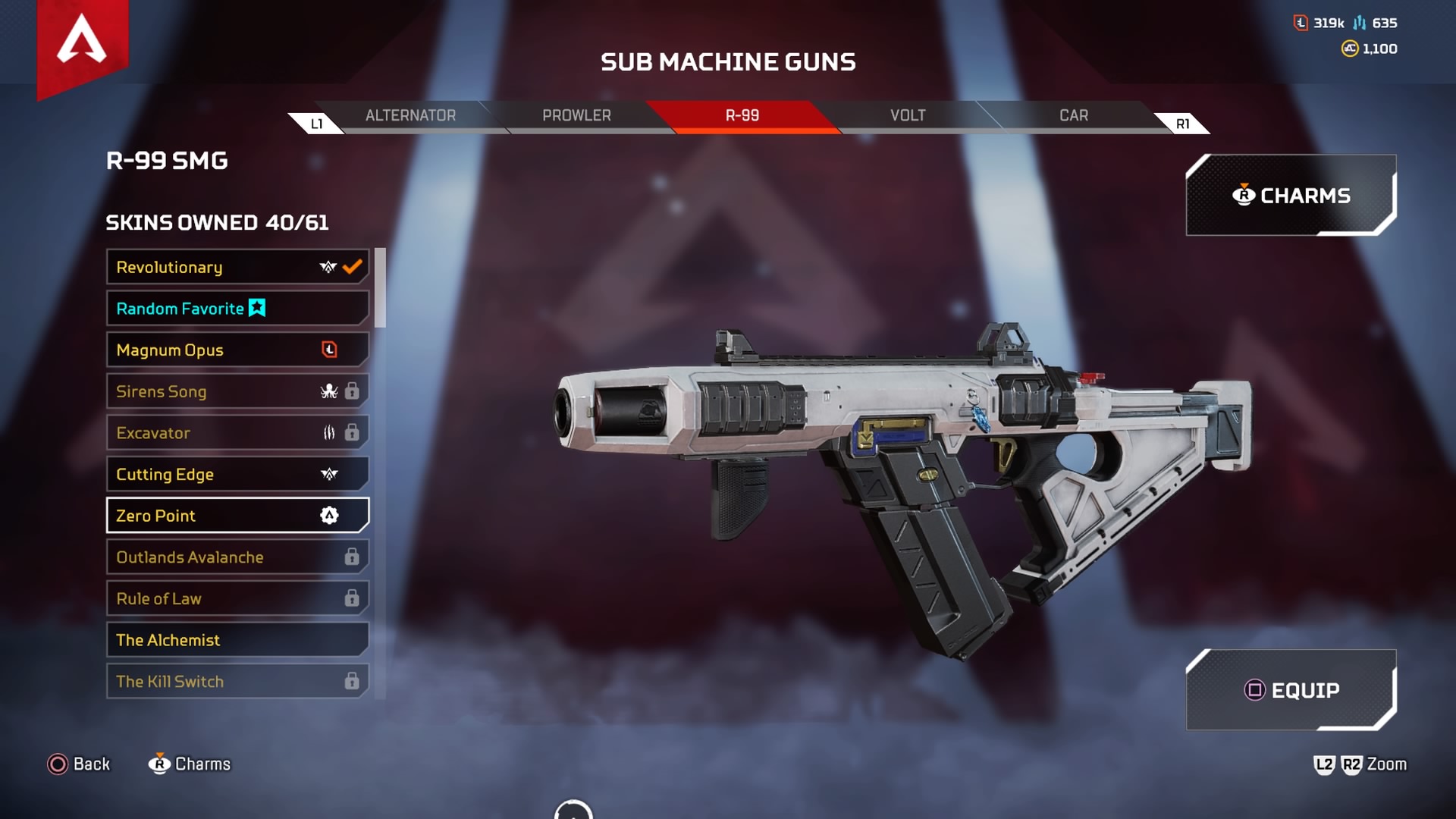The width and height of the screenshot is (1456, 819).
Task: Switch to the Volt tab
Action: click(x=908, y=115)
